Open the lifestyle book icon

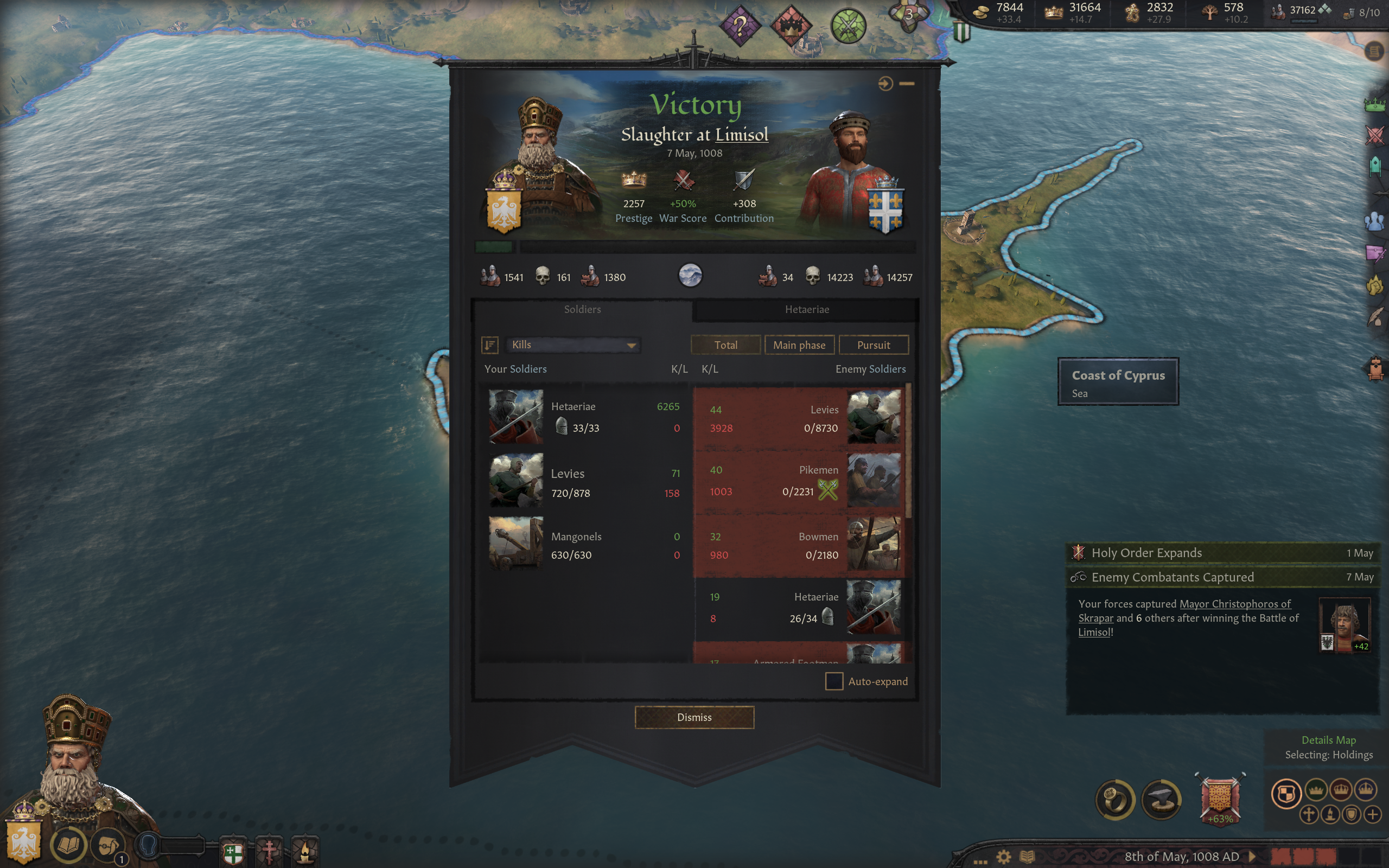pos(69,845)
